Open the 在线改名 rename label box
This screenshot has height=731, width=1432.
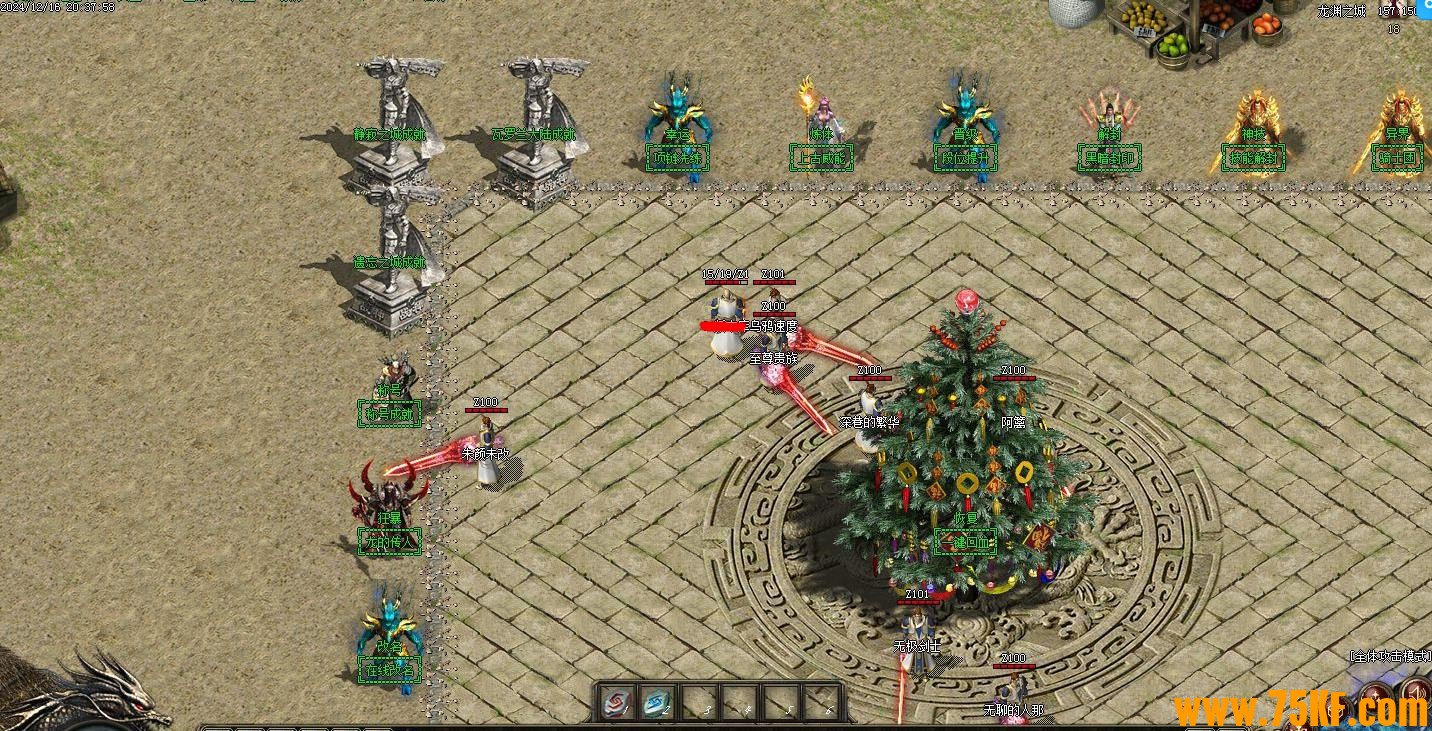(389, 669)
